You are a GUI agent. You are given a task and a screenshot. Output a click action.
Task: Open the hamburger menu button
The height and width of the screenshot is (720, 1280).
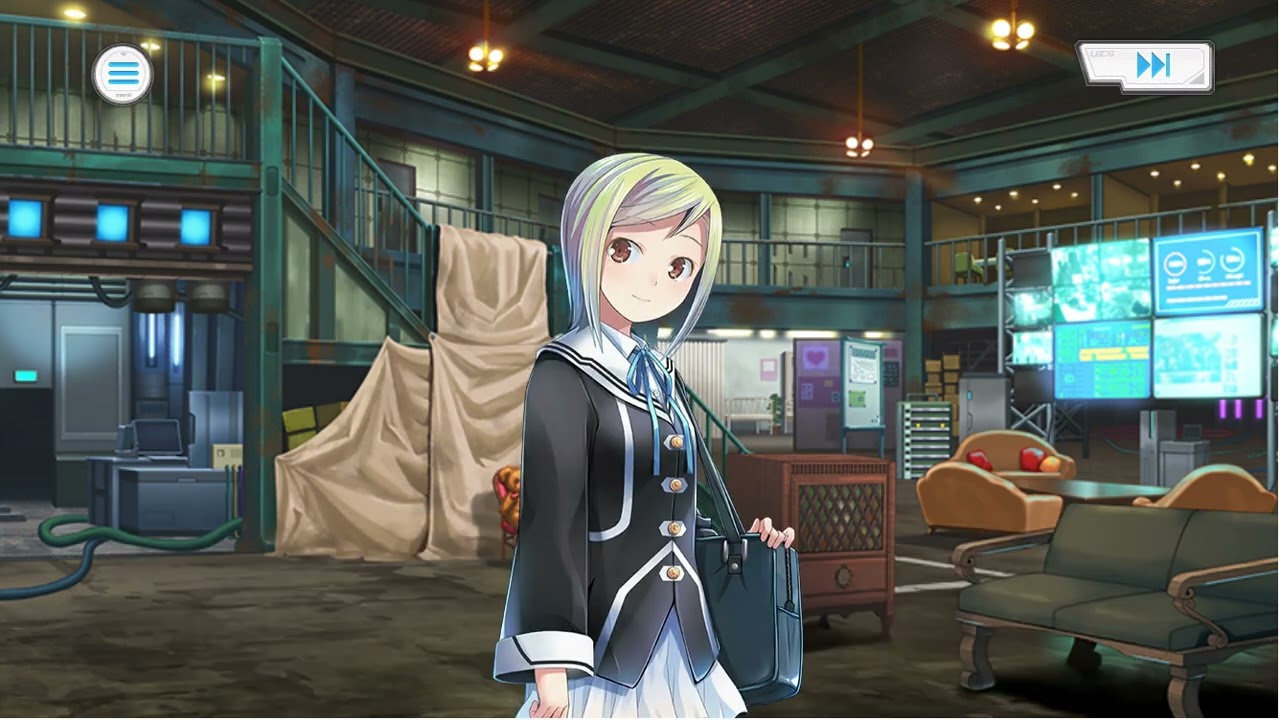pyautogui.click(x=122, y=74)
